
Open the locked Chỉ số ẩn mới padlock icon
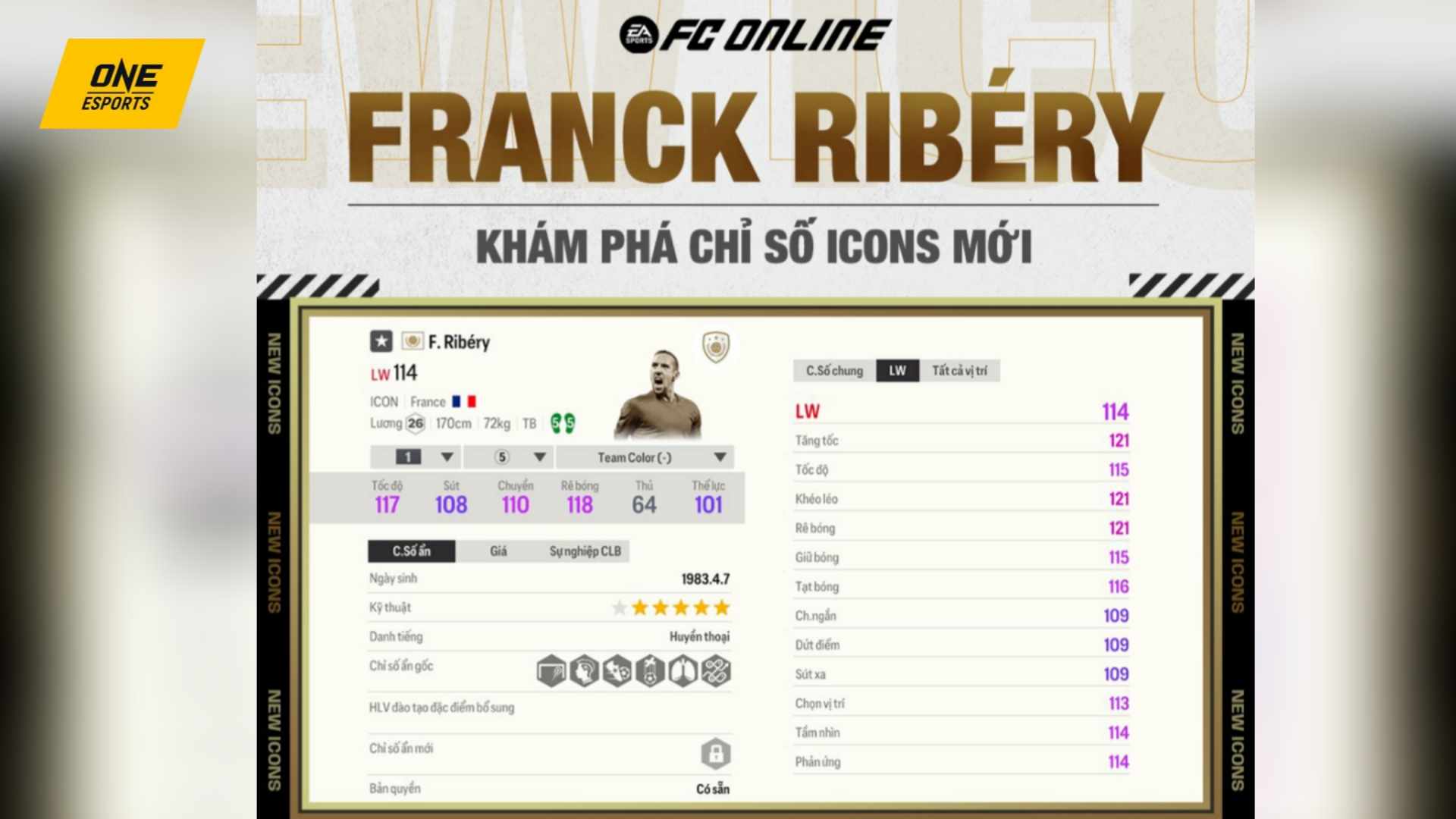717,753
